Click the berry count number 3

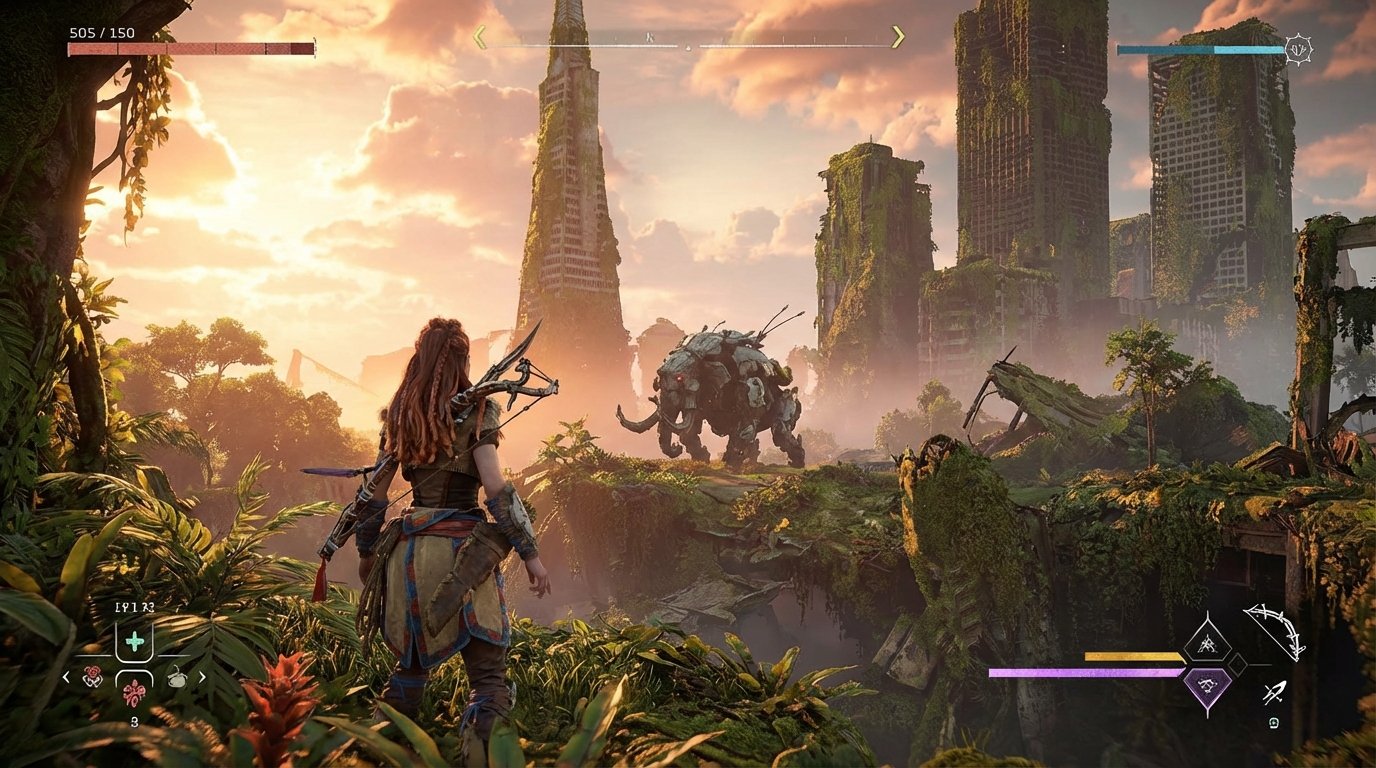point(134,721)
